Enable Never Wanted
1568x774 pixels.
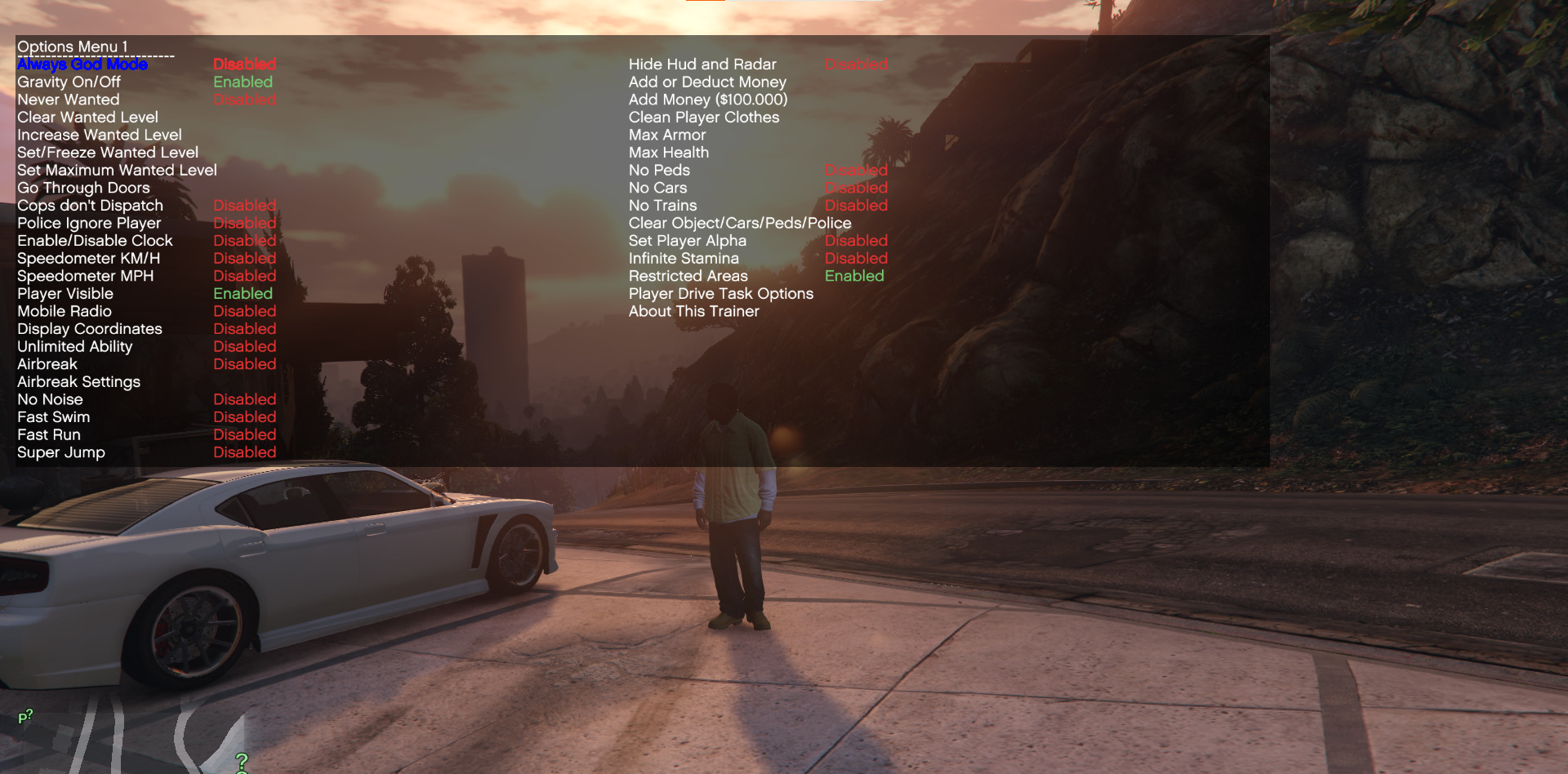[68, 99]
